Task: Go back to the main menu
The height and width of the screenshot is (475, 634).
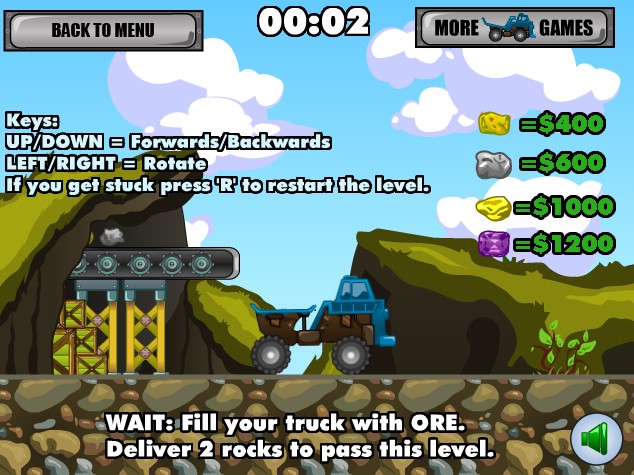Action: point(103,30)
